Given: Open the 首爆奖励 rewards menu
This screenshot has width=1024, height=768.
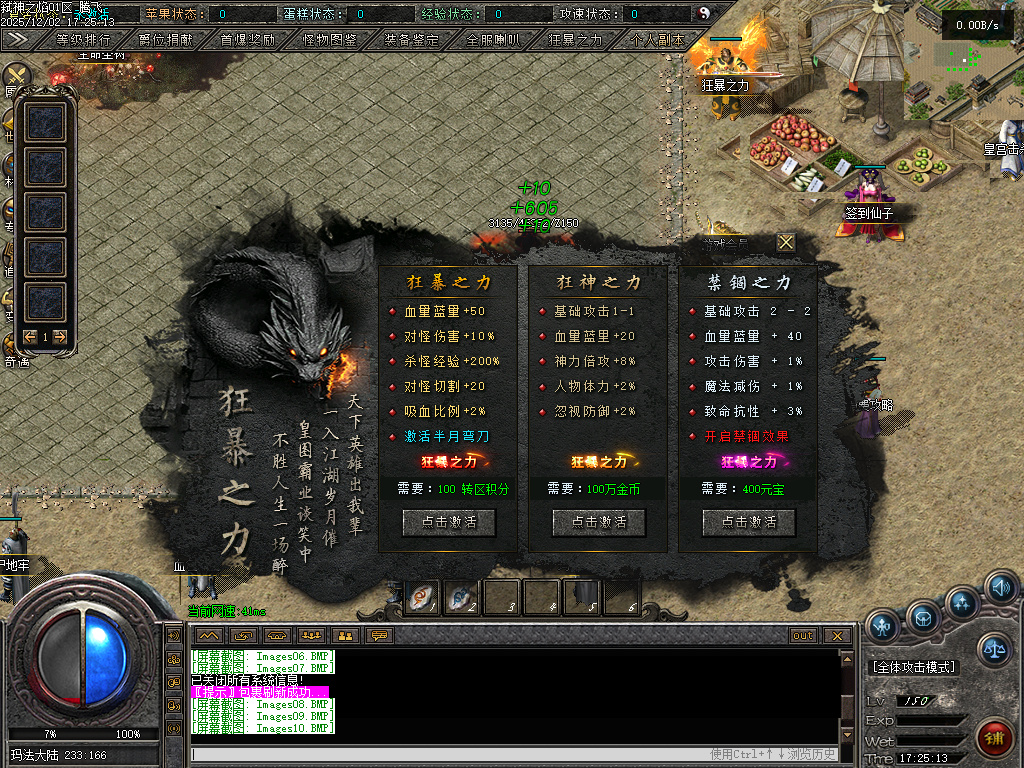Looking at the screenshot, I should click(247, 40).
